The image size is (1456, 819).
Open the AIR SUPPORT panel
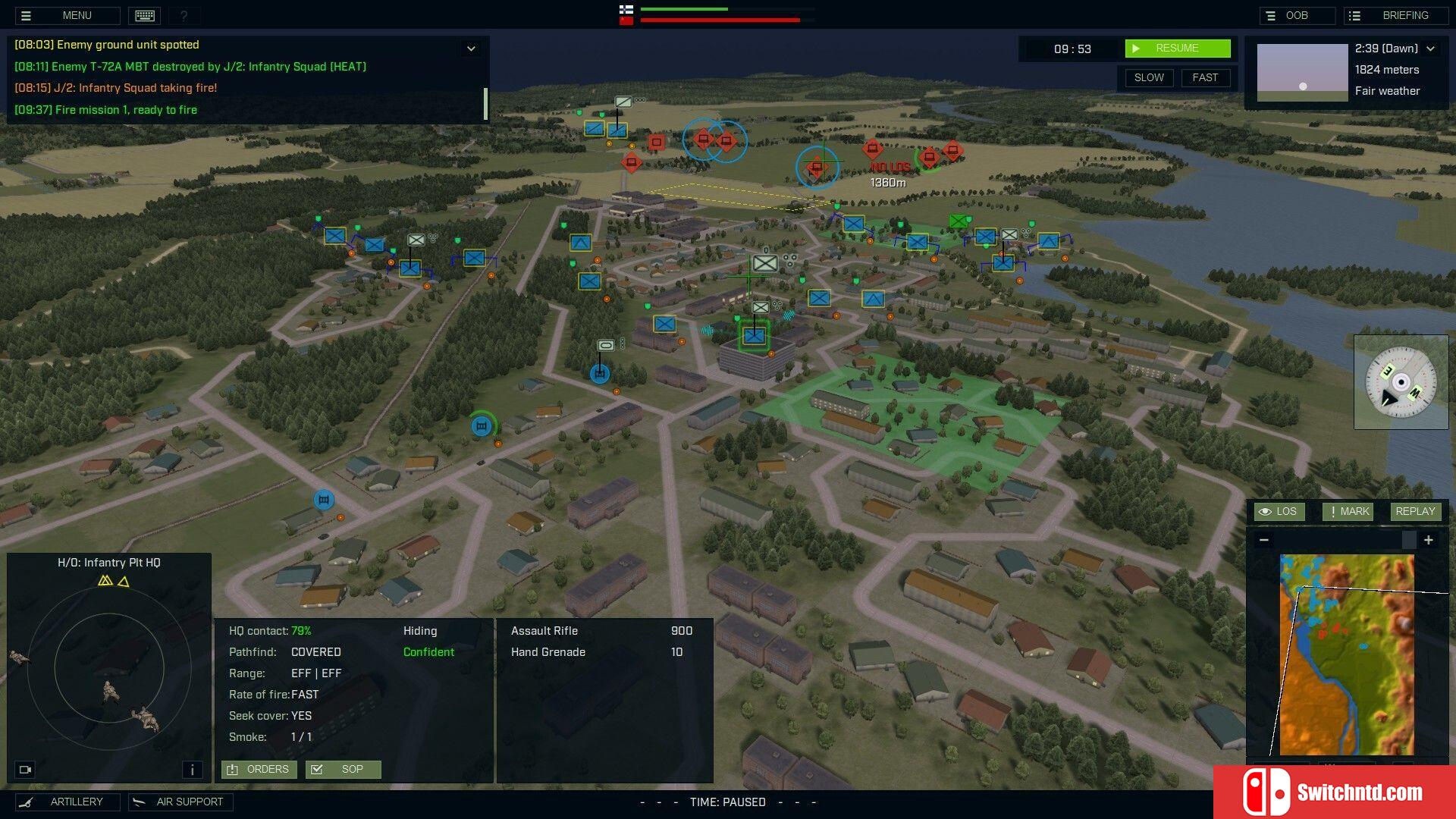click(180, 802)
